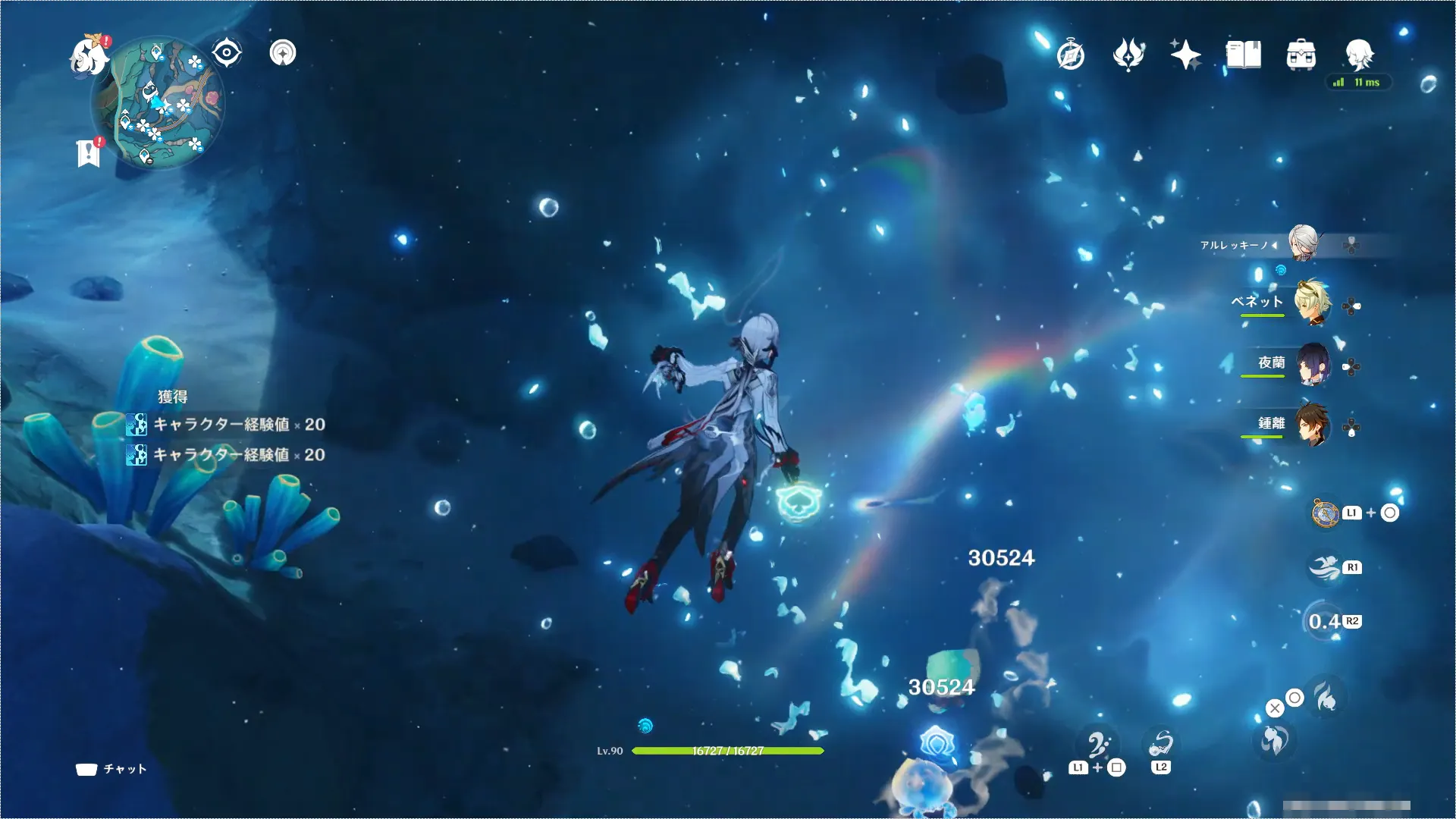Open the battle pass emblem icon
Screen dimensions: 1456x819
tap(1128, 55)
